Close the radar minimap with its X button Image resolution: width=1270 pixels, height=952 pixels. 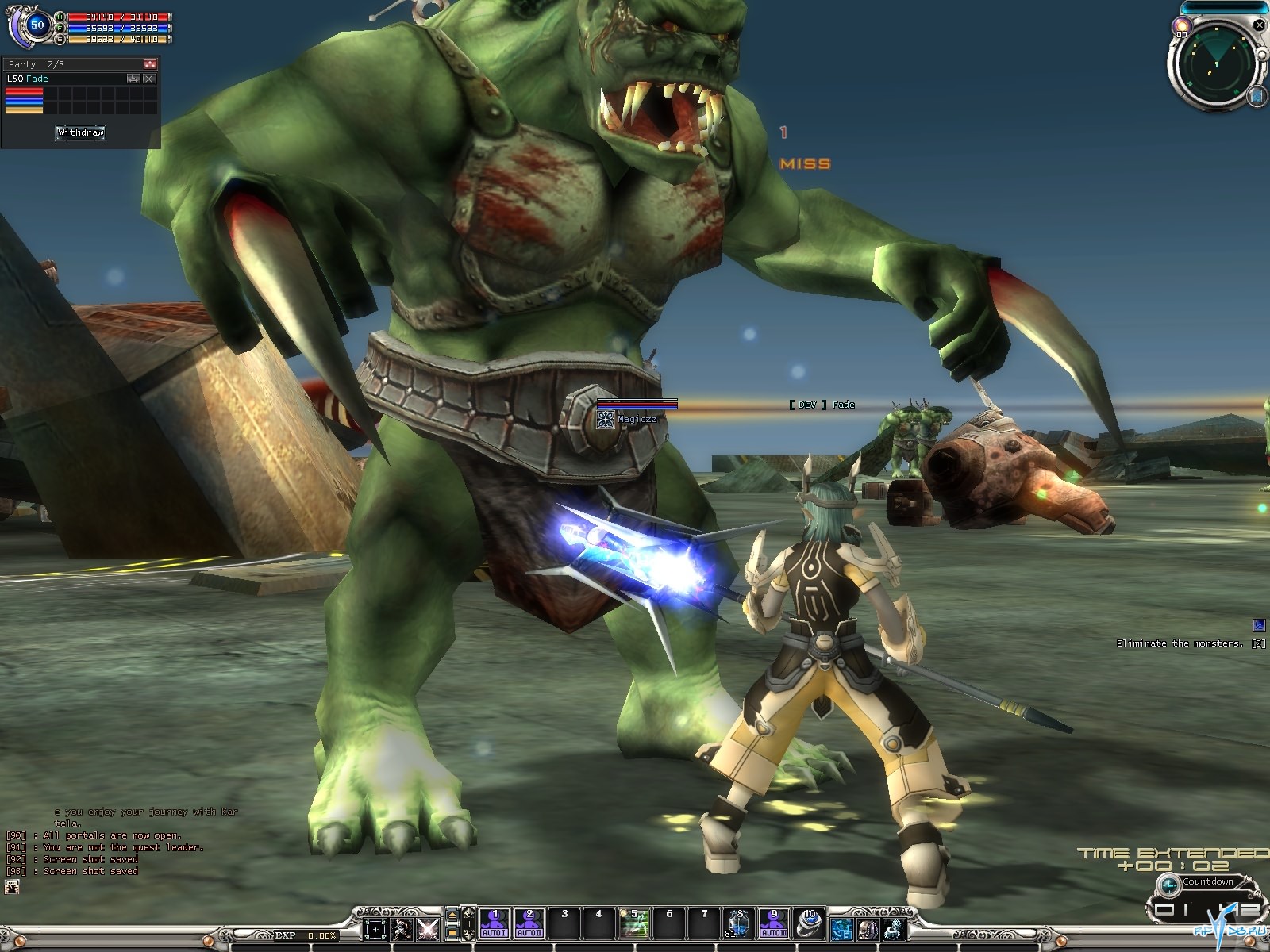point(1259,25)
